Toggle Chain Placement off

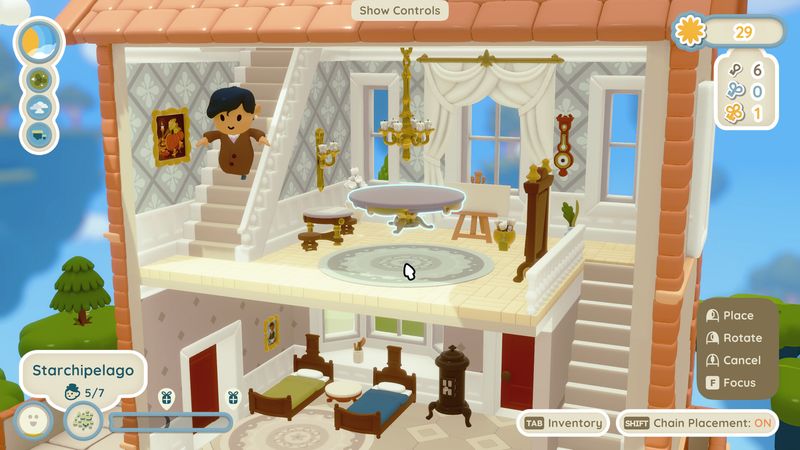click(x=697, y=423)
